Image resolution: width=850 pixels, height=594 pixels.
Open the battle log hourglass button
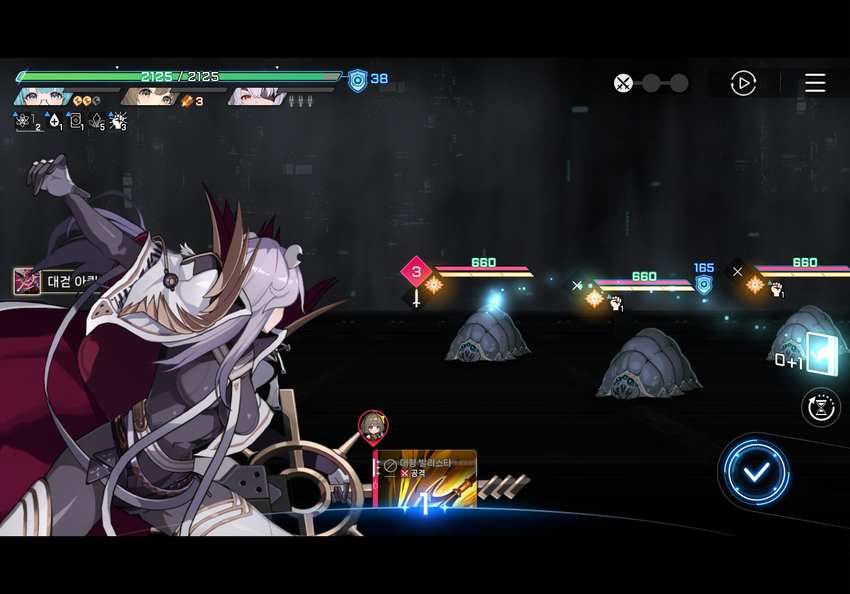[x=821, y=407]
